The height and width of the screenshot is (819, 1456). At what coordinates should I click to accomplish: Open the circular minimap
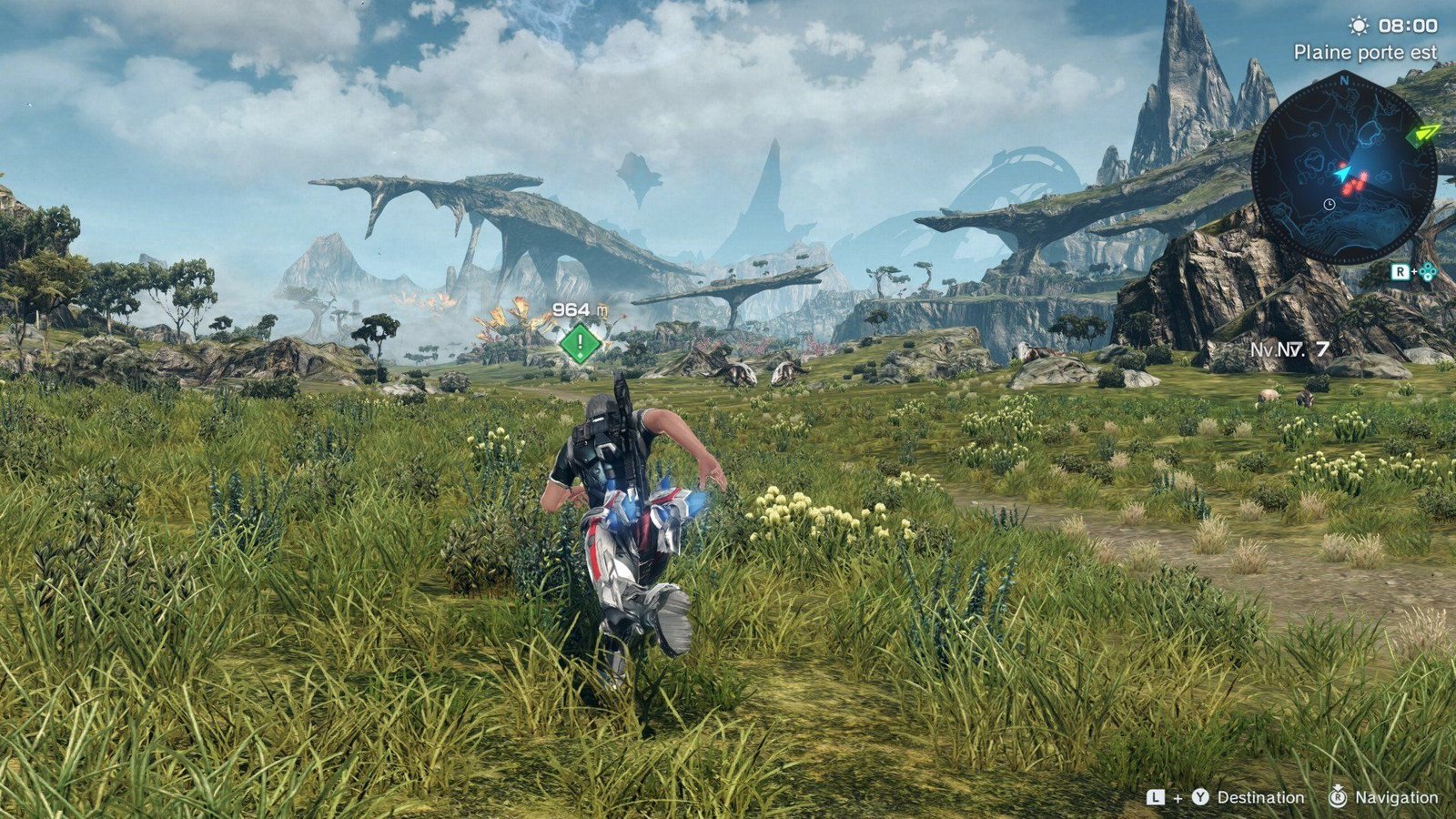click(x=1343, y=170)
